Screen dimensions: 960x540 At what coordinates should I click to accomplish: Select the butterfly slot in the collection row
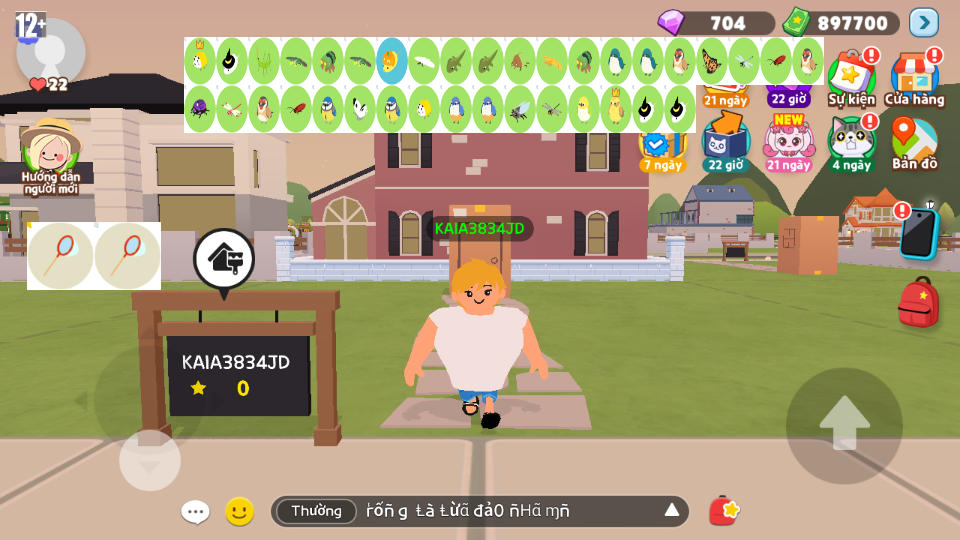pos(712,61)
